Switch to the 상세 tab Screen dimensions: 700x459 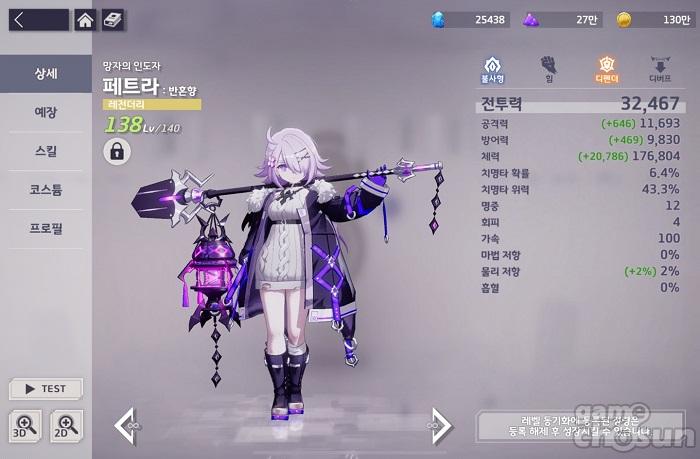point(45,73)
